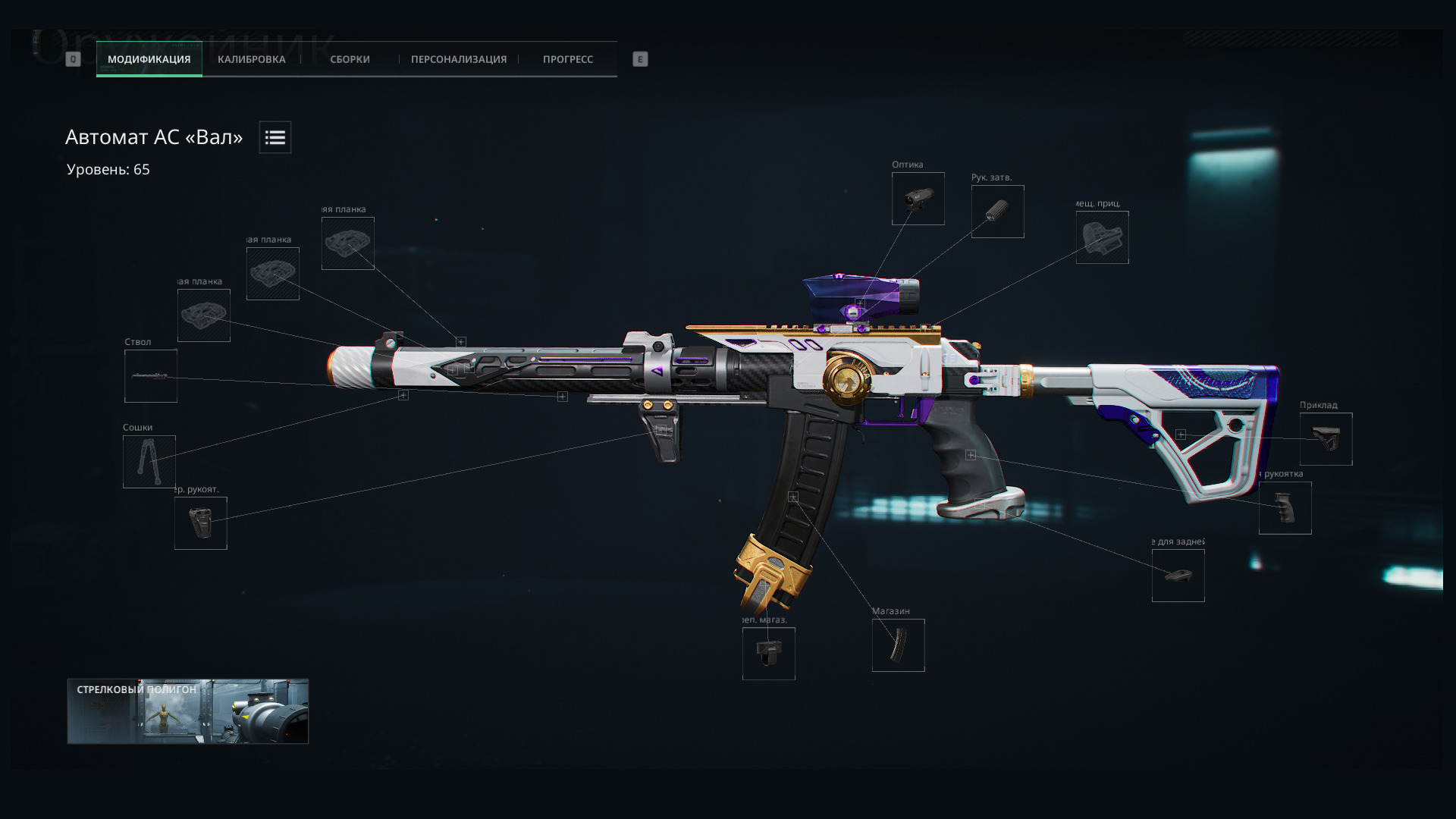
Task: Open the Ствол barrel slot
Action: (151, 376)
